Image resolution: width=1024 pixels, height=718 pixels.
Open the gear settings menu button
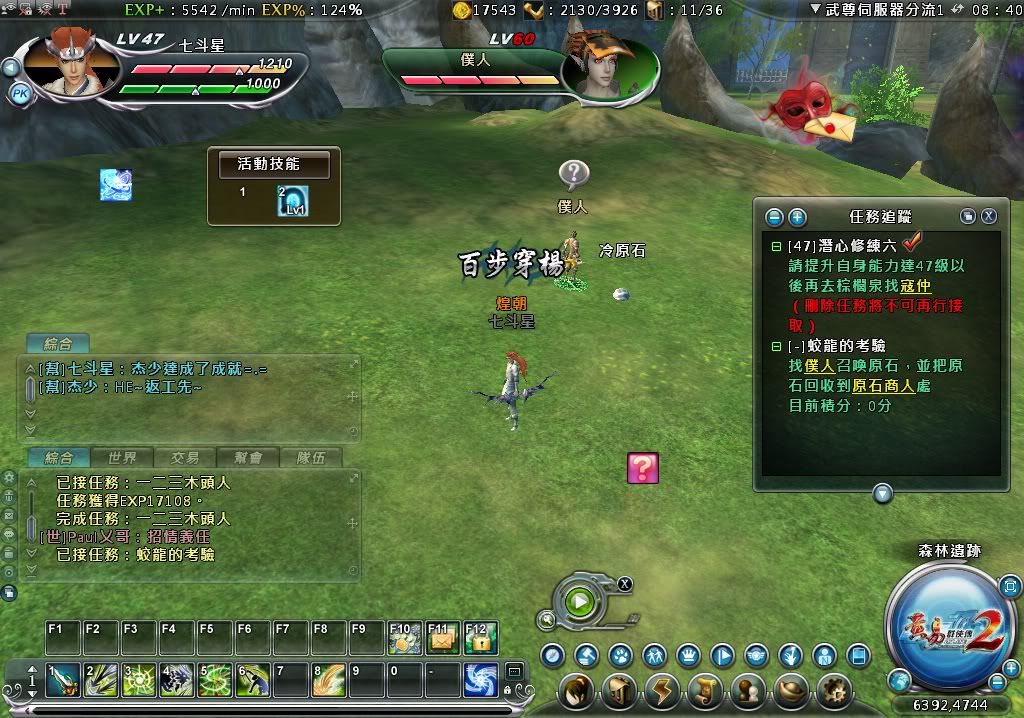[x=834, y=692]
